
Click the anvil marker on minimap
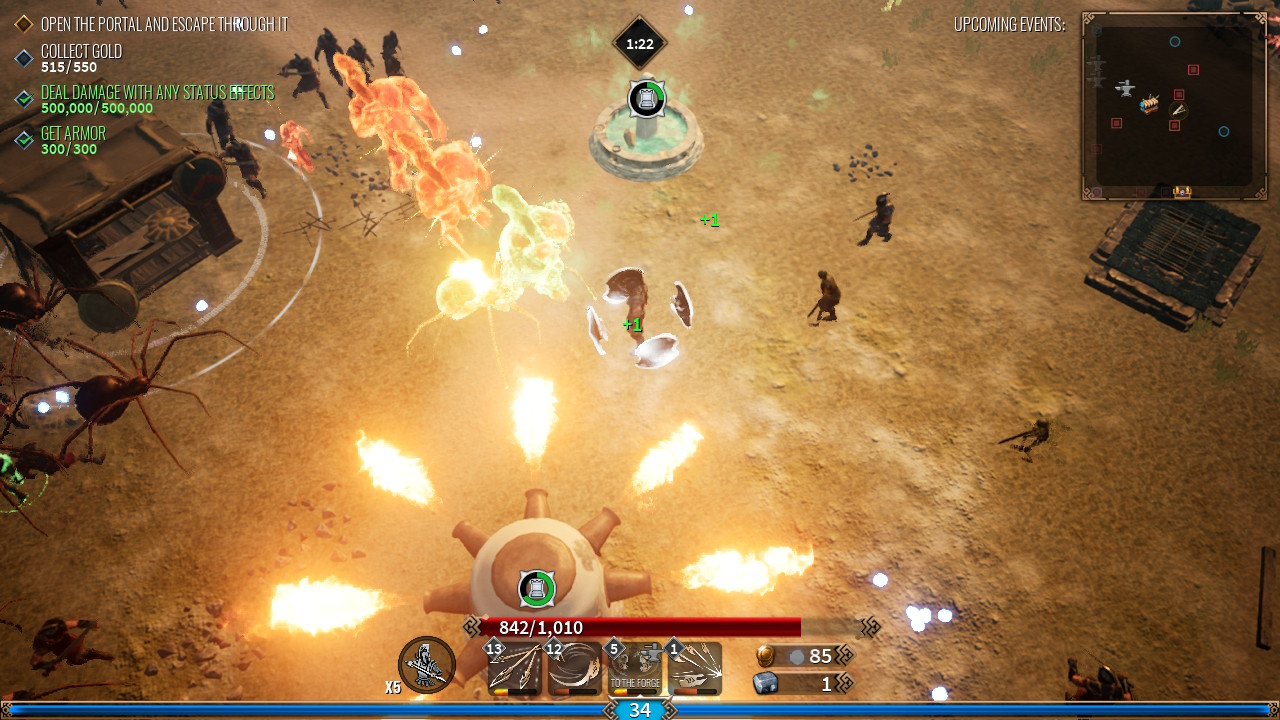click(x=1126, y=88)
